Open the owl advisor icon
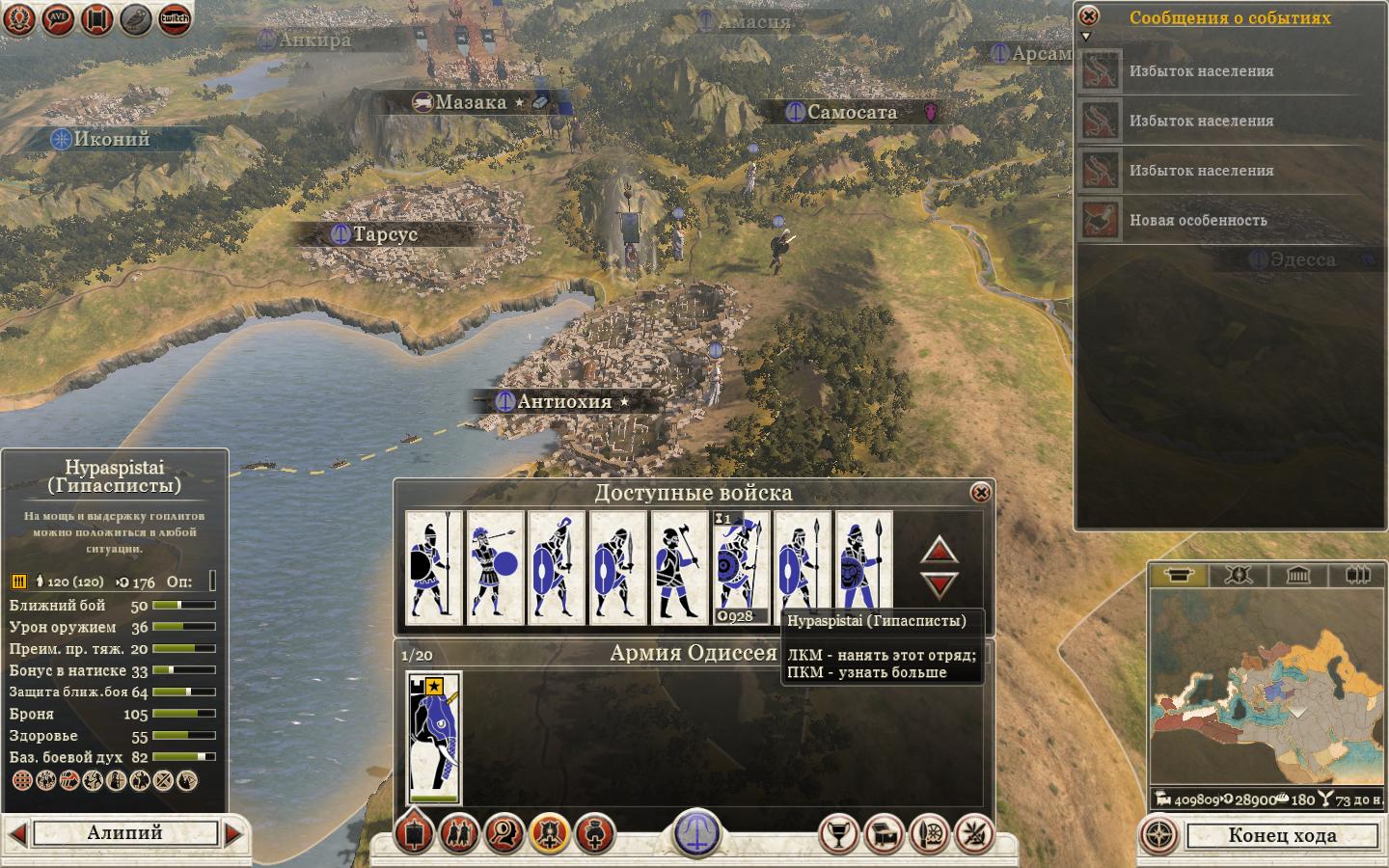1389x868 pixels. tap(136, 18)
